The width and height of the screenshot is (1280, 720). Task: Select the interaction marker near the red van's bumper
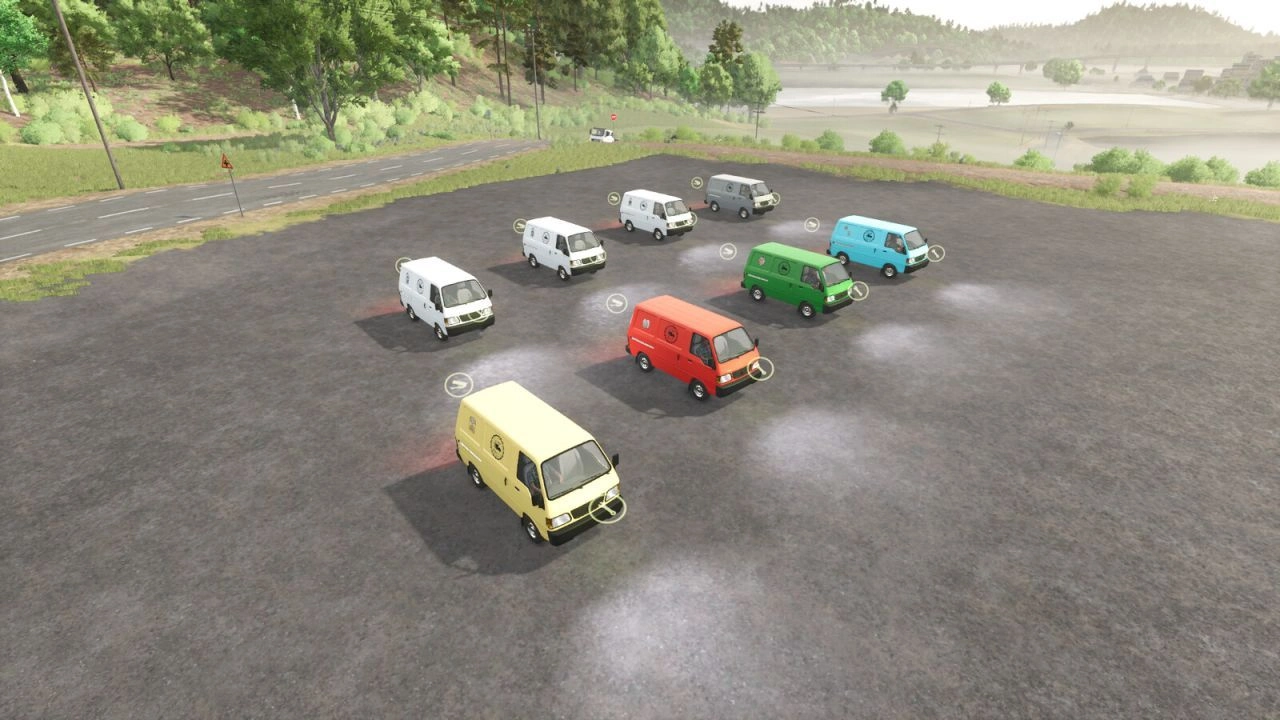[x=763, y=367]
